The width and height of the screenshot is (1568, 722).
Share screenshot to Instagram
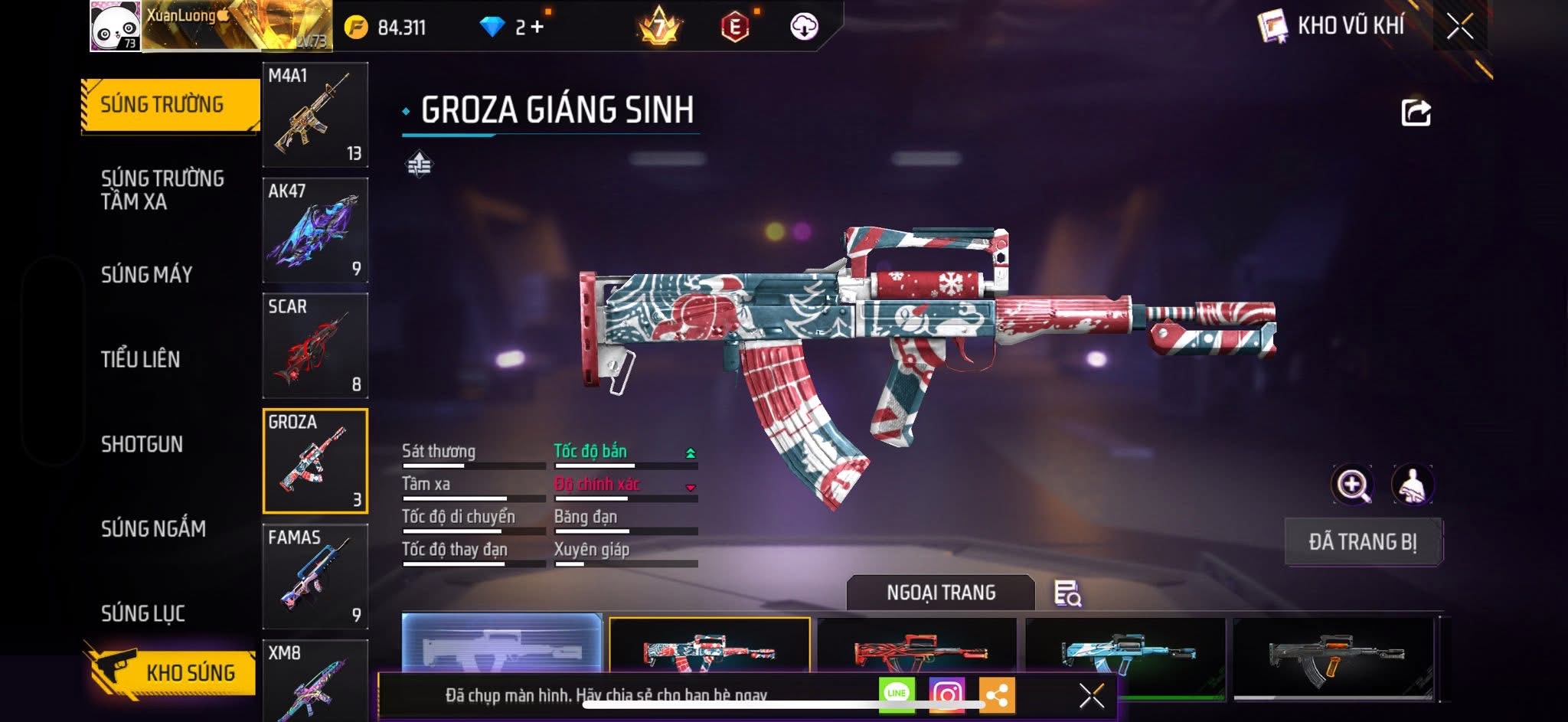[x=946, y=694]
